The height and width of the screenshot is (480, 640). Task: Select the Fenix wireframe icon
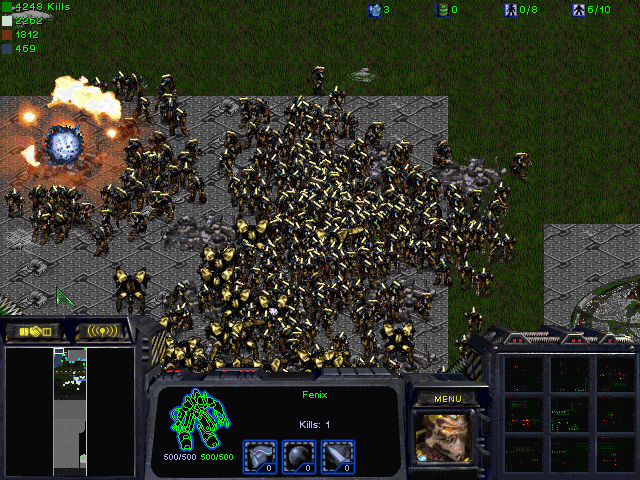[200, 421]
